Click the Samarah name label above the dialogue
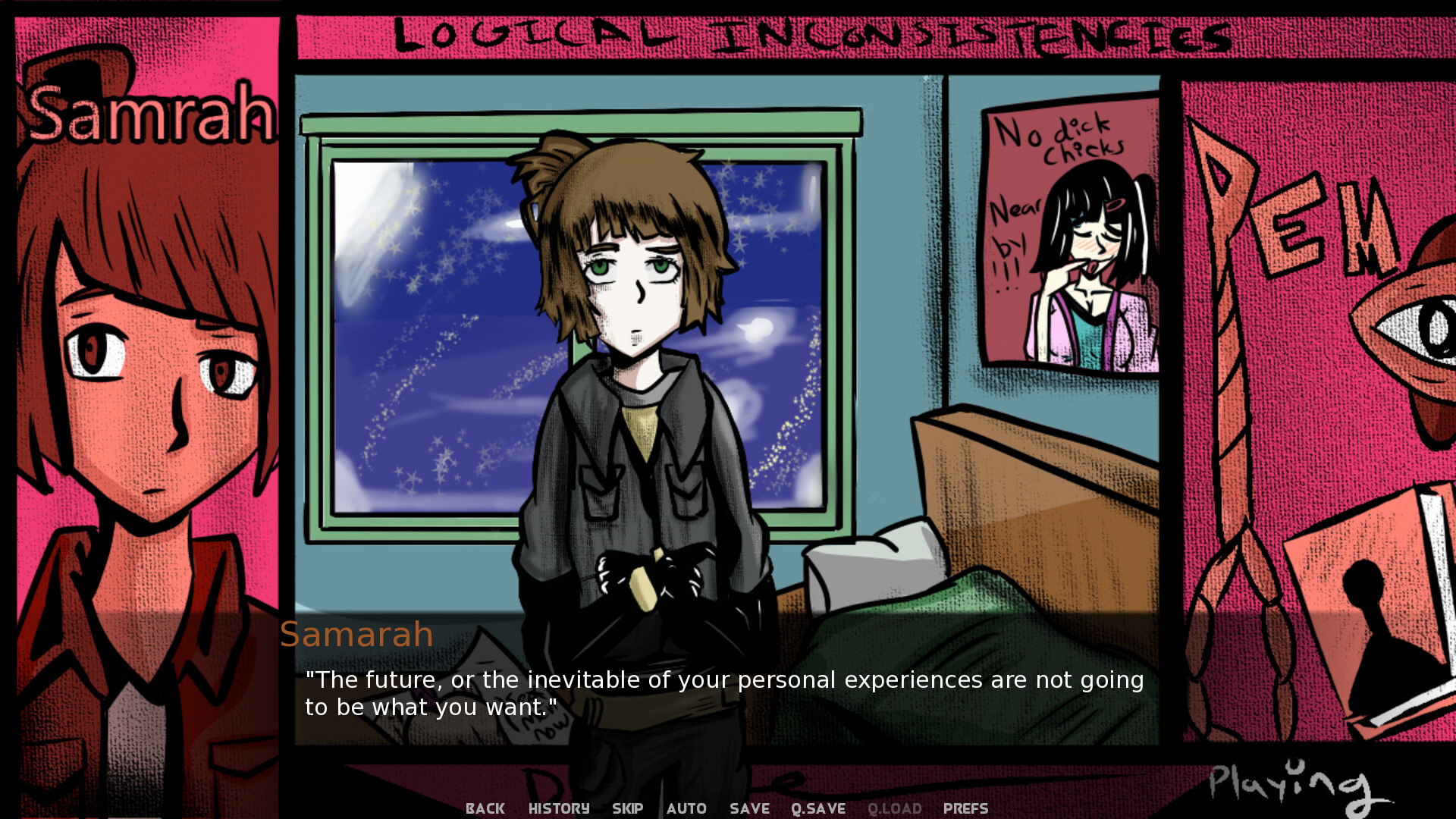 [x=356, y=634]
